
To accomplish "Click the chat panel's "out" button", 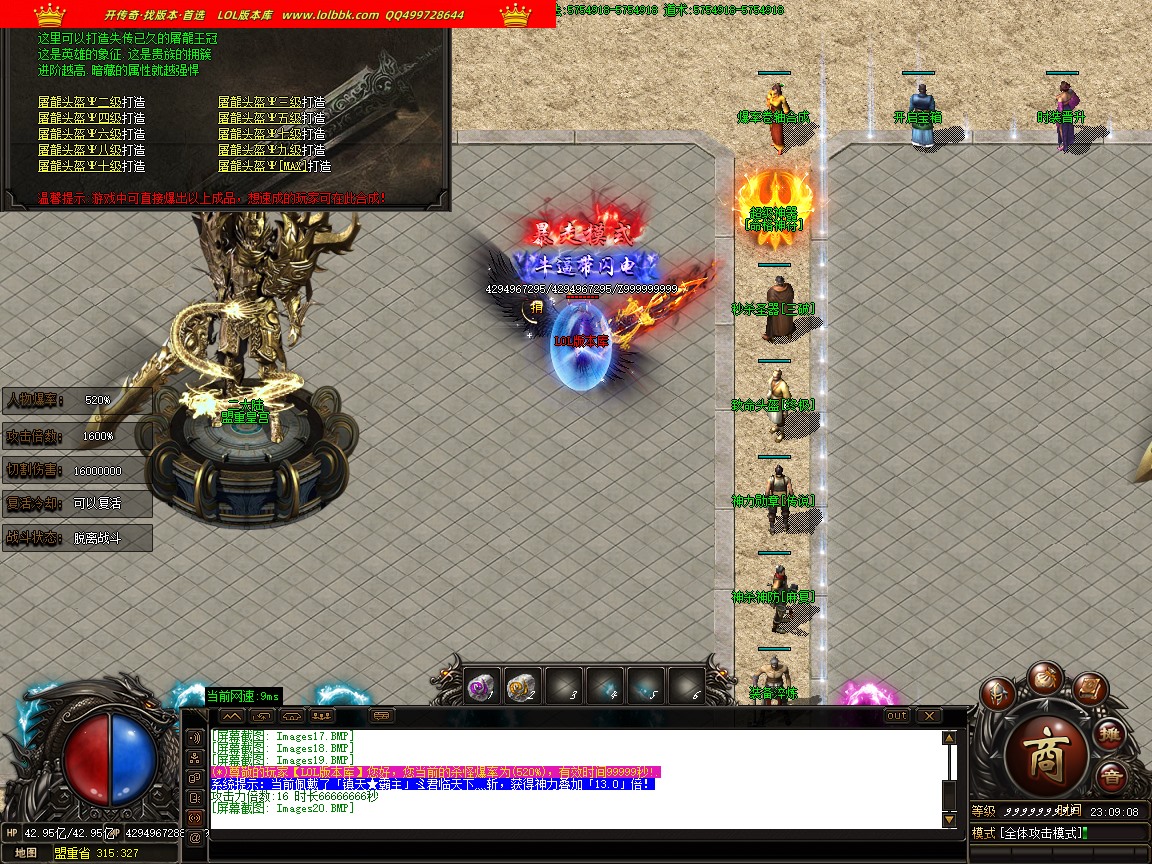I will (x=897, y=716).
